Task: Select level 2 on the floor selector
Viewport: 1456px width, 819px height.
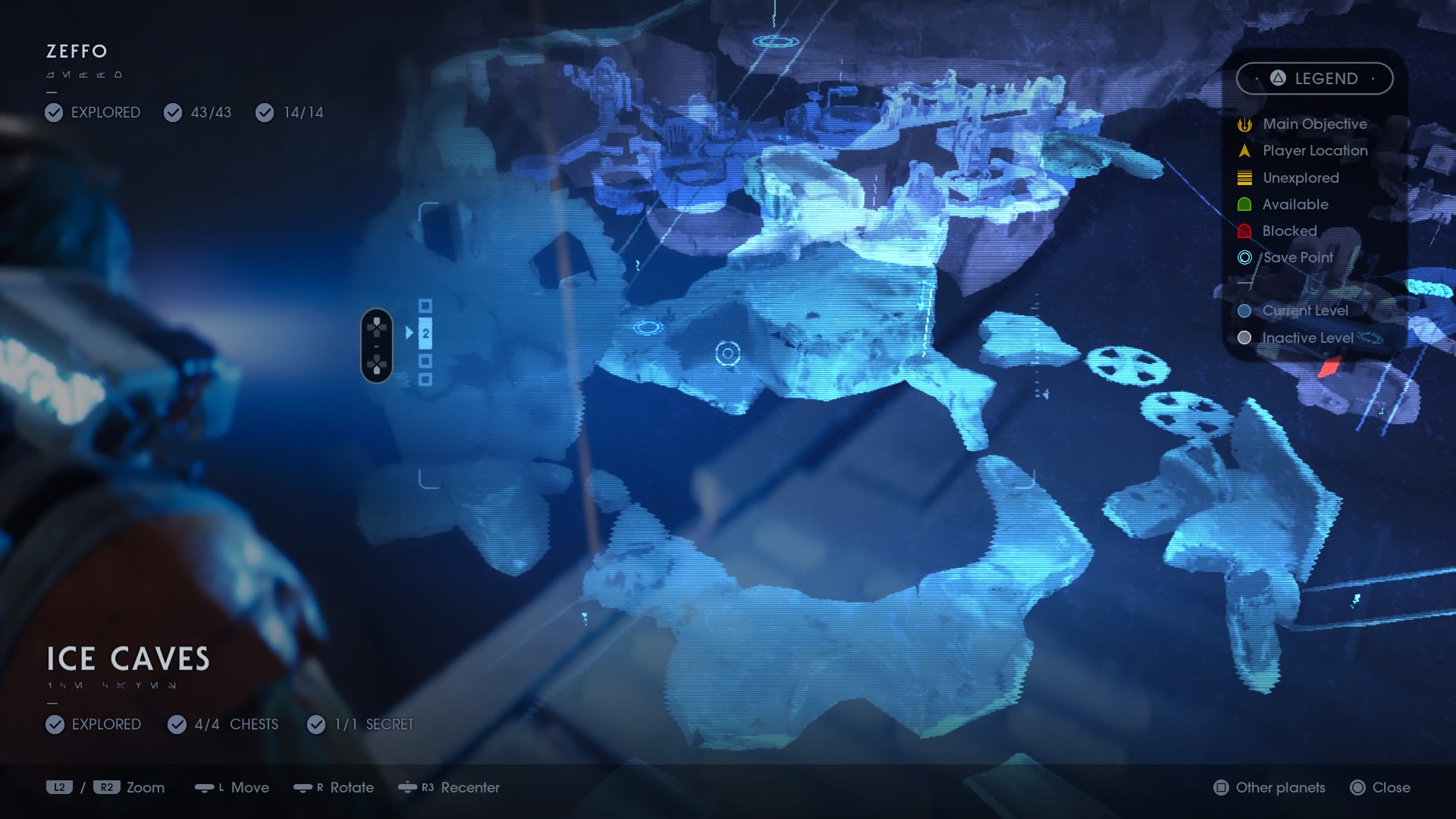Action: (x=426, y=332)
